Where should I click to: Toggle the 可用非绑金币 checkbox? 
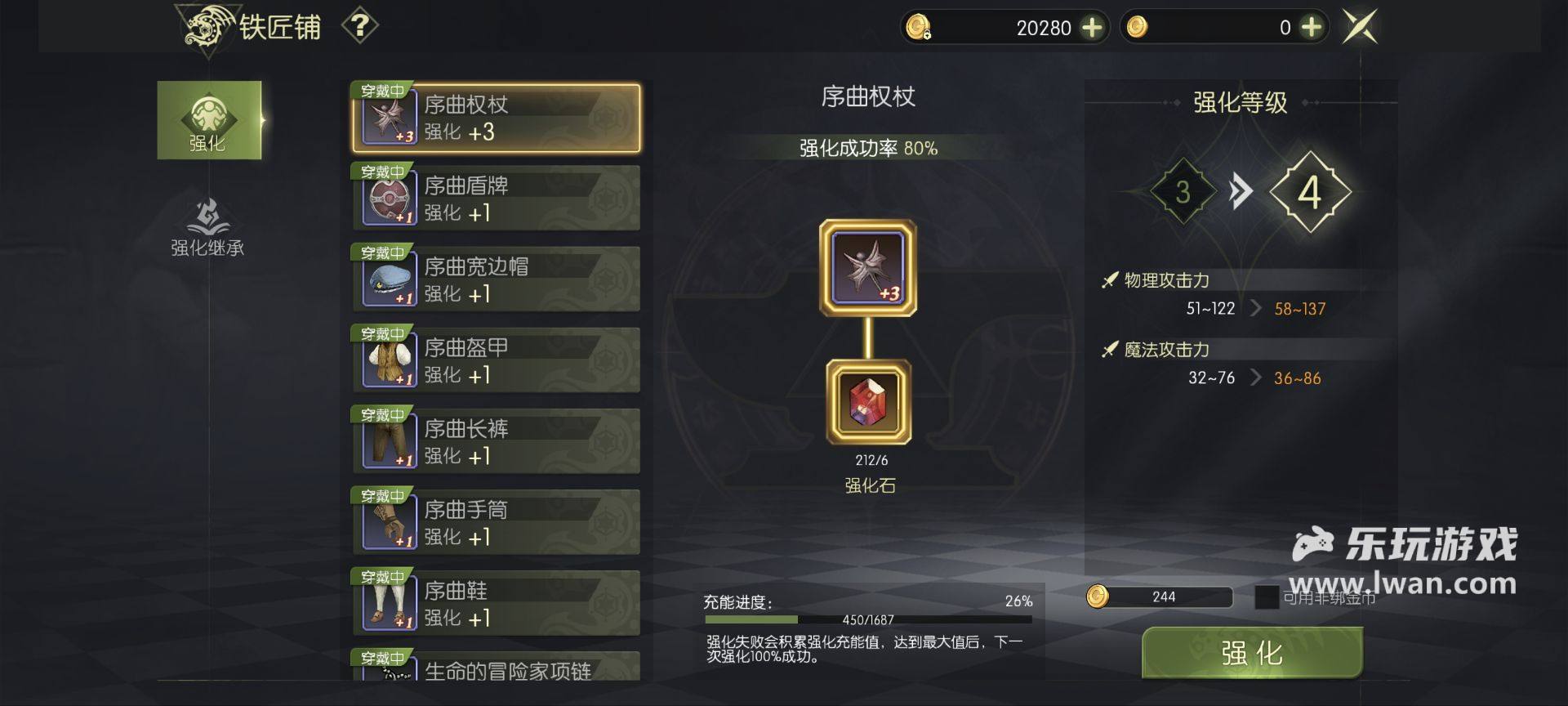coord(1267,597)
